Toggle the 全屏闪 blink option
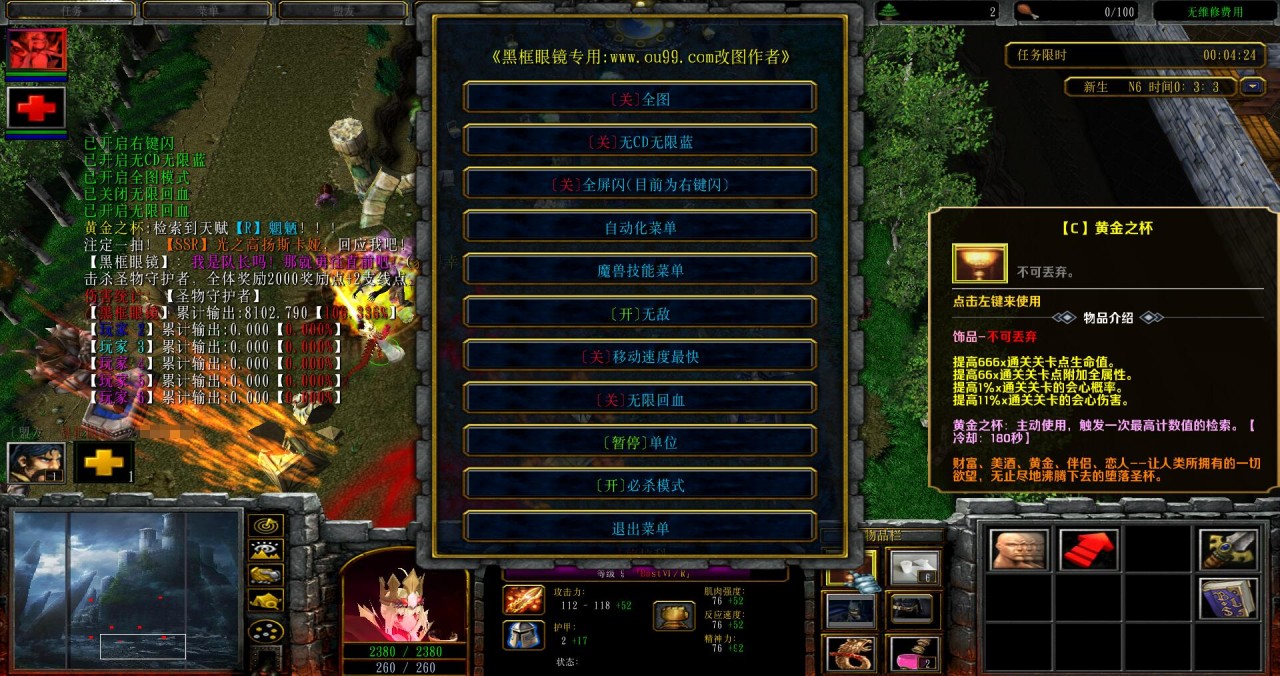1280x676 pixels. tap(640, 185)
